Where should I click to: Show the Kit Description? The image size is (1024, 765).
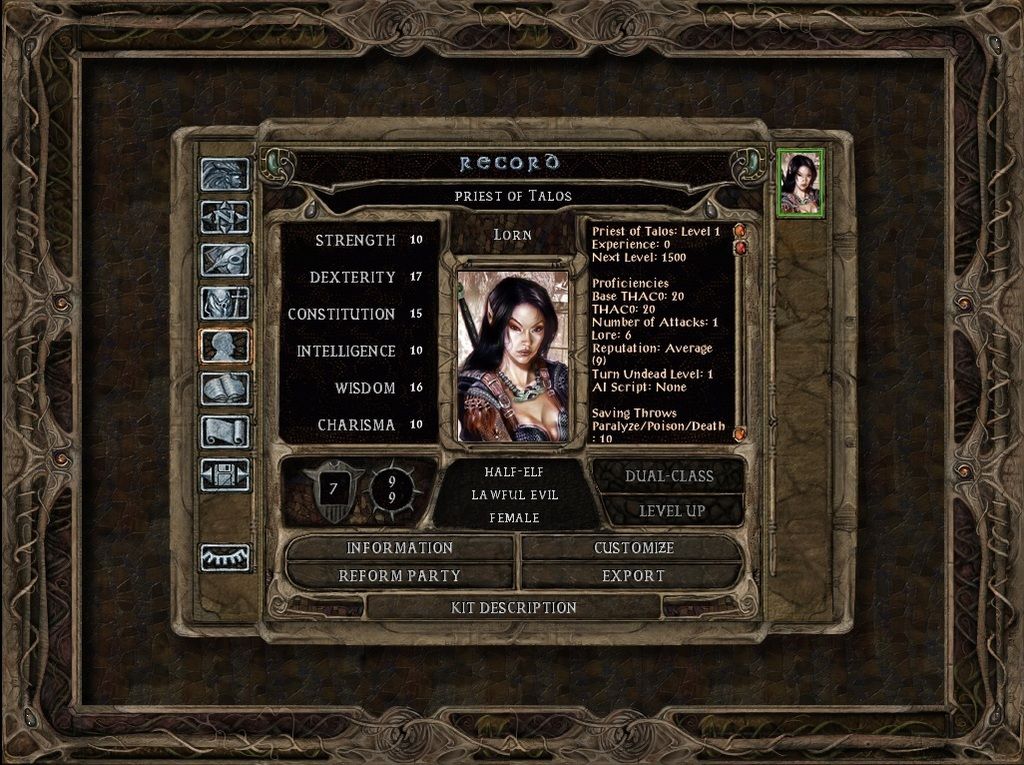pos(515,607)
